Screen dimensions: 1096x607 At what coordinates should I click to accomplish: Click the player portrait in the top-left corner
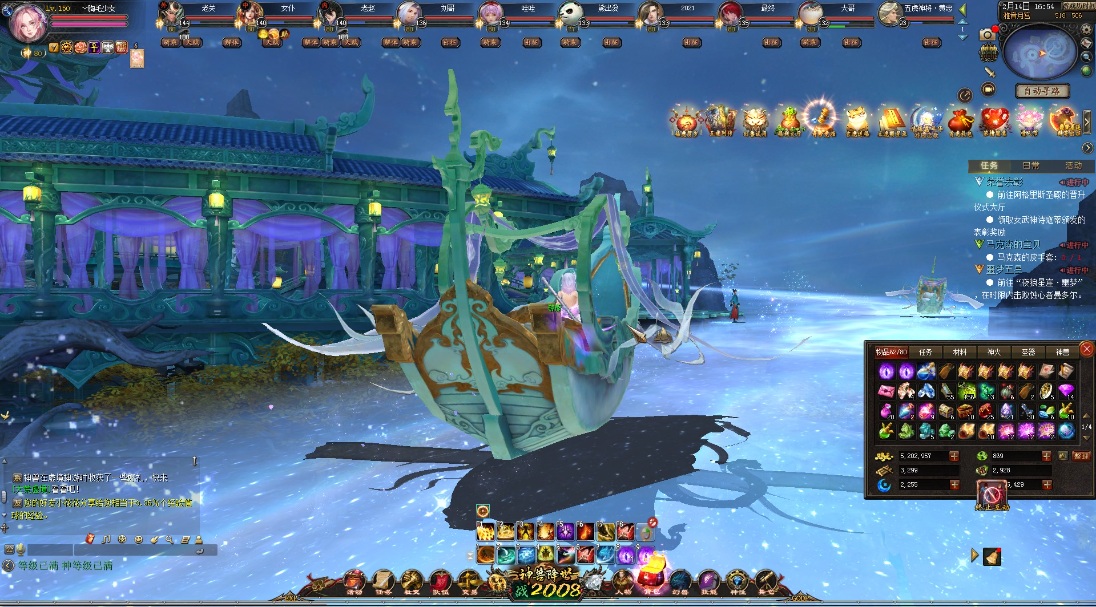(x=29, y=24)
